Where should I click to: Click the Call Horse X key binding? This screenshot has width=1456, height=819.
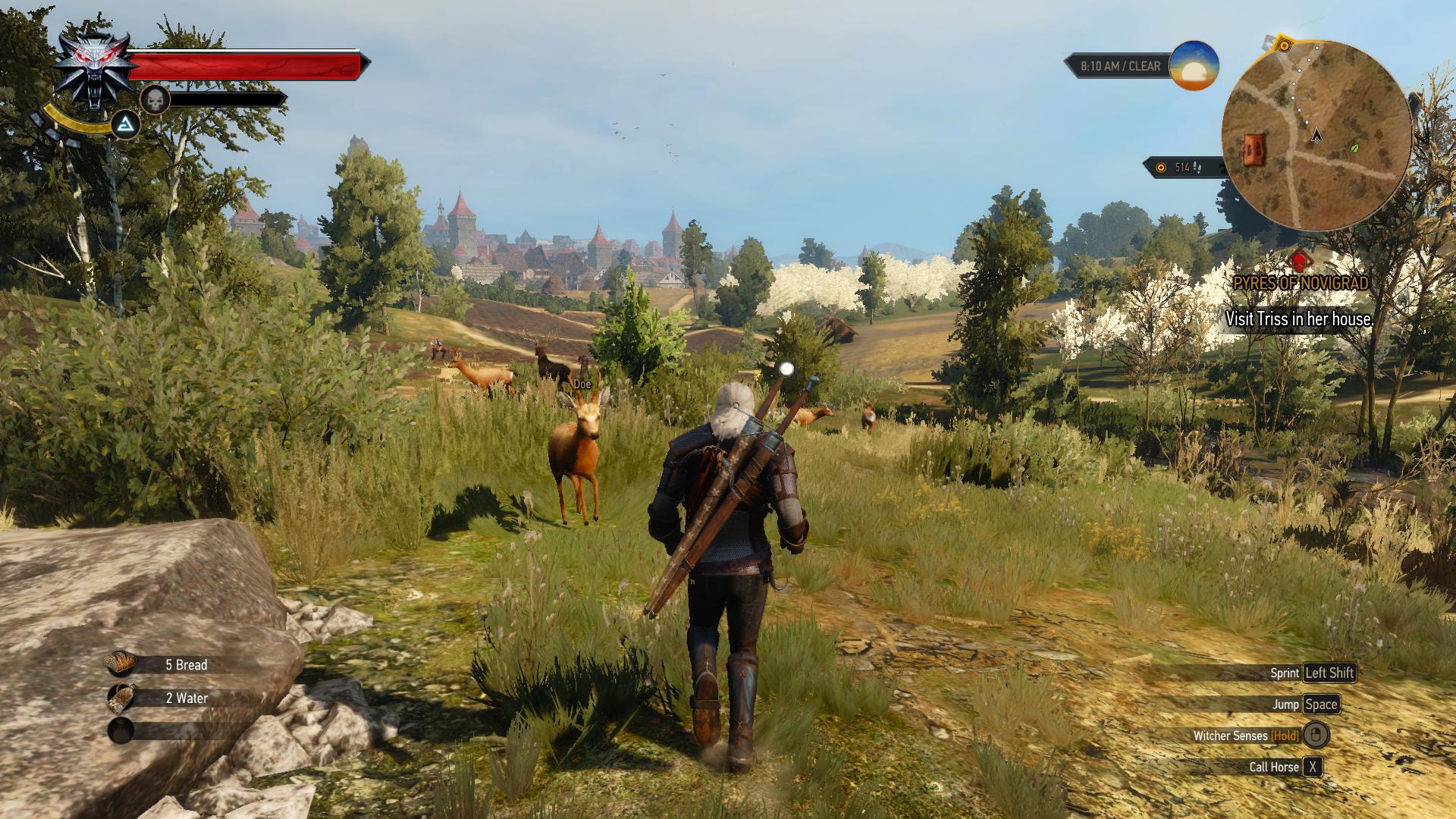pyautogui.click(x=1314, y=767)
